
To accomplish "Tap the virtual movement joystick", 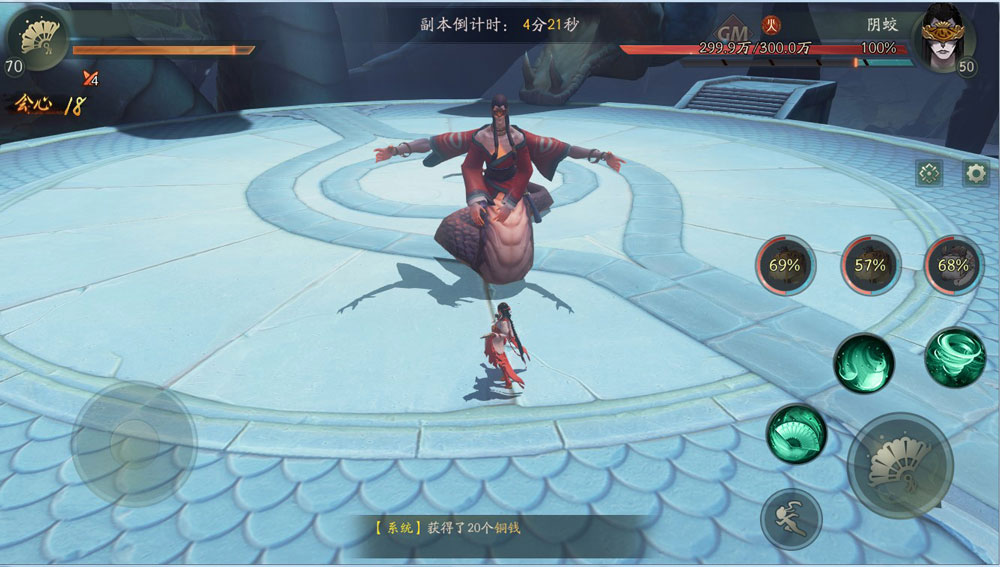I will click(x=134, y=443).
